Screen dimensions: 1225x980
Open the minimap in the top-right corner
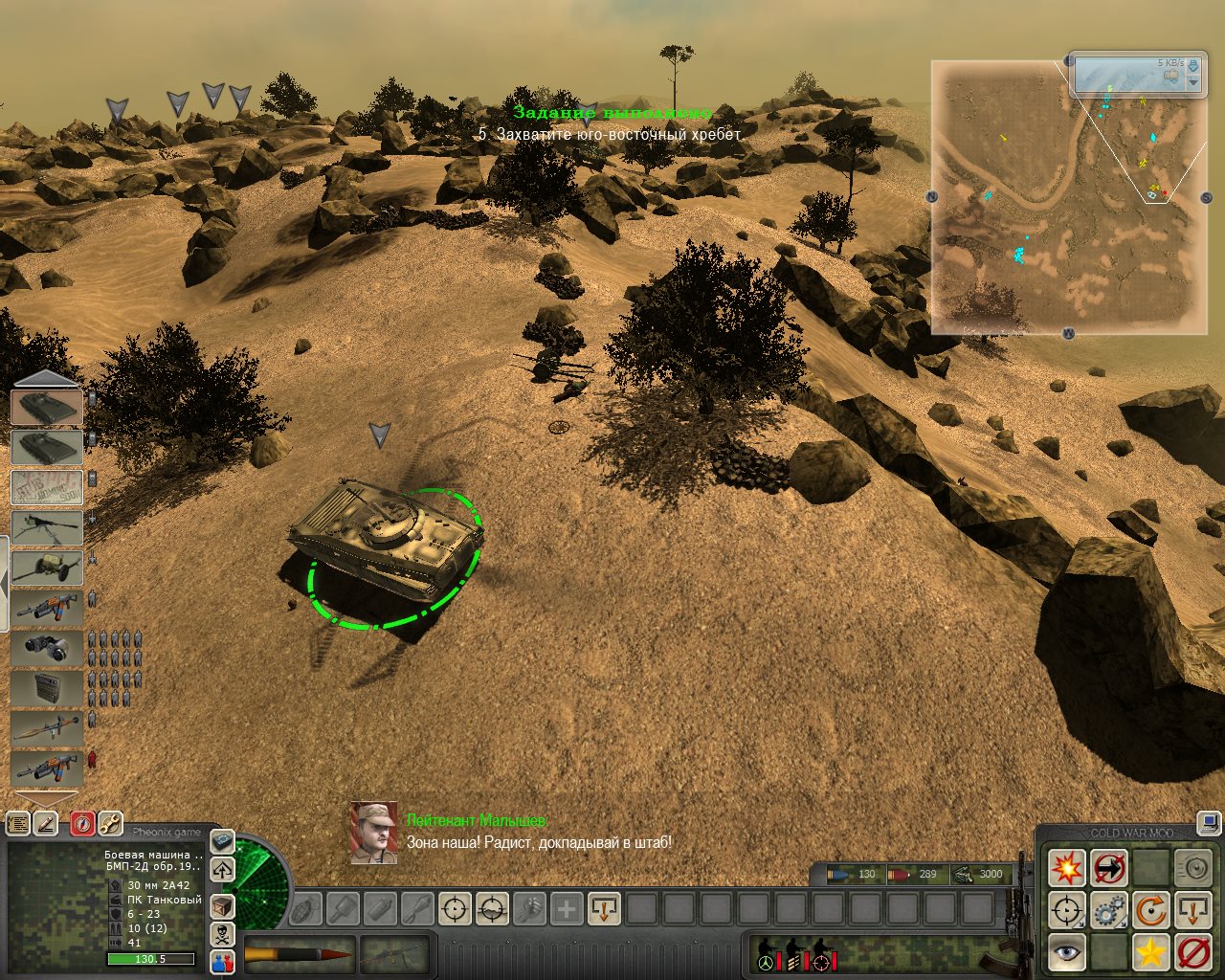click(x=1068, y=197)
